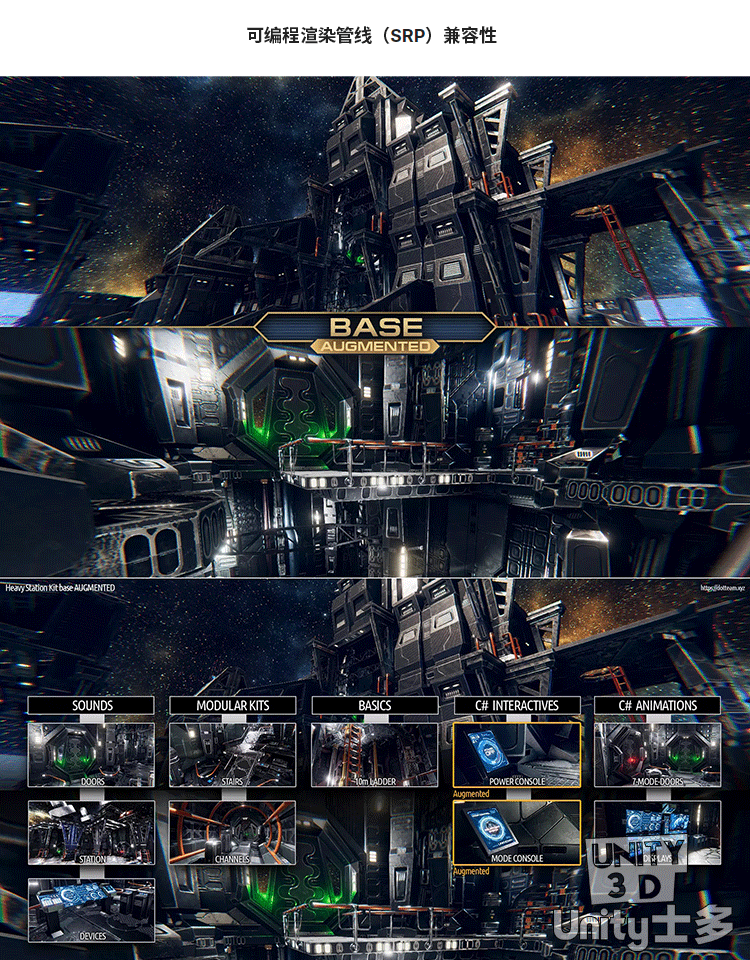Viewport: 750px width, 960px height.
Task: Open the DISPLAYS thumbnail
Action: [x=658, y=832]
